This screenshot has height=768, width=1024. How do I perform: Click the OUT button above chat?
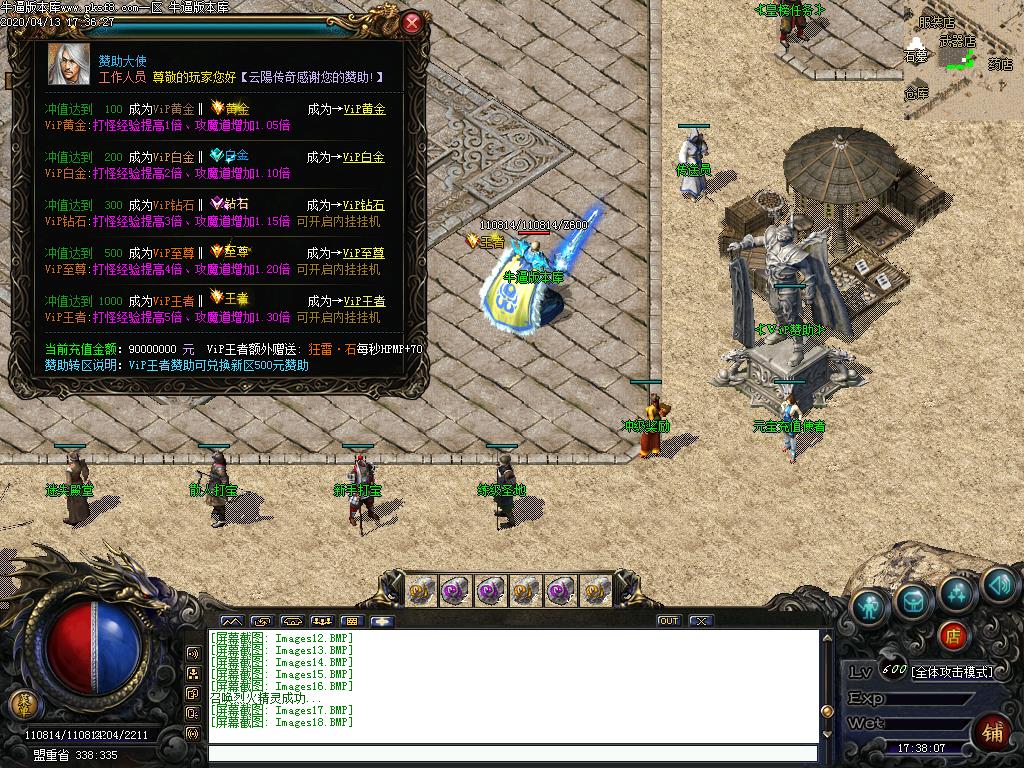(669, 621)
